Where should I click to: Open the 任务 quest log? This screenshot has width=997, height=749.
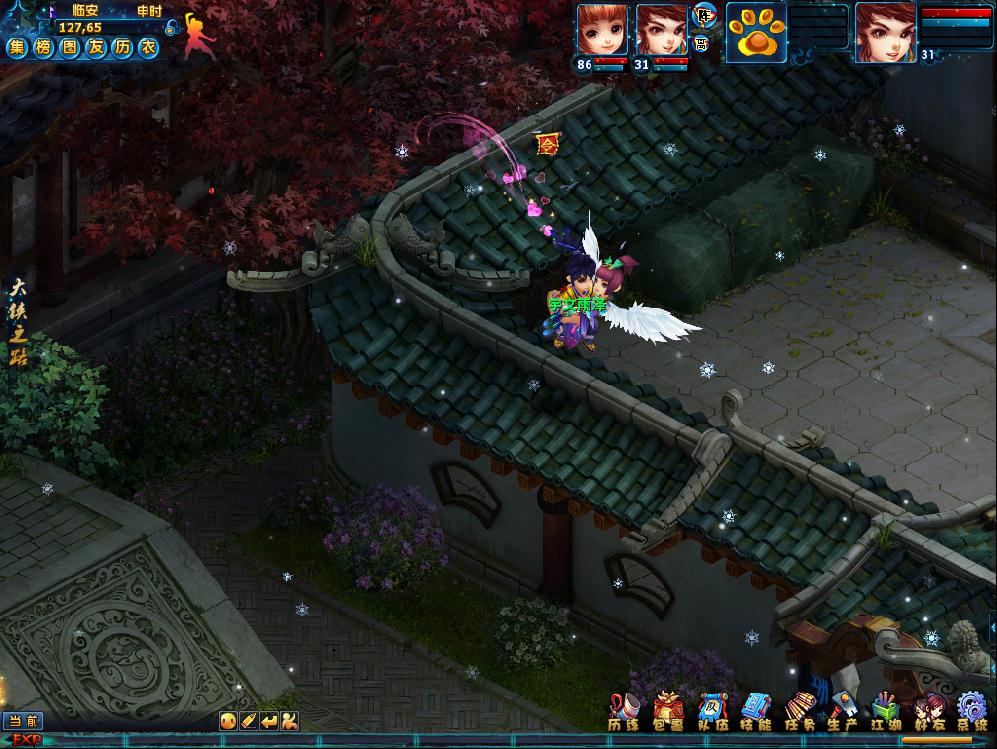click(x=800, y=711)
